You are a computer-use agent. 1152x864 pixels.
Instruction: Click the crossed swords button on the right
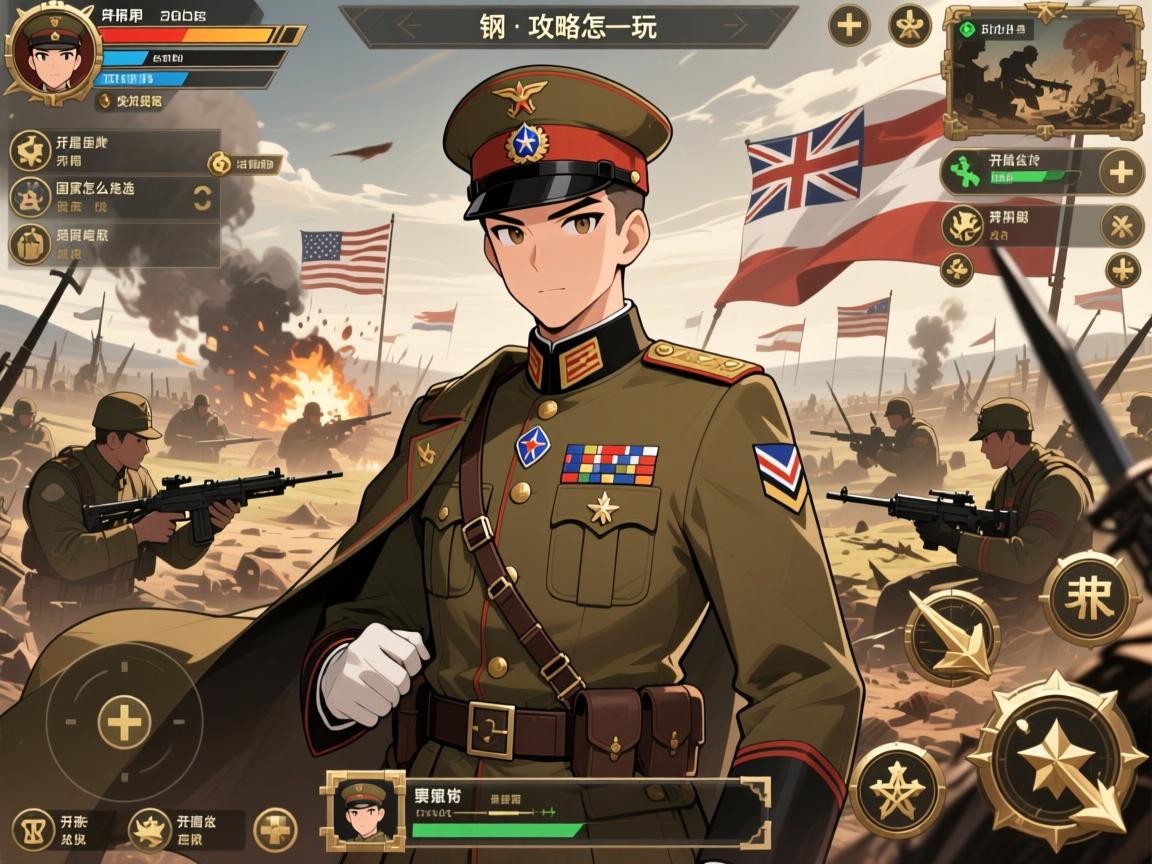(x=1121, y=225)
